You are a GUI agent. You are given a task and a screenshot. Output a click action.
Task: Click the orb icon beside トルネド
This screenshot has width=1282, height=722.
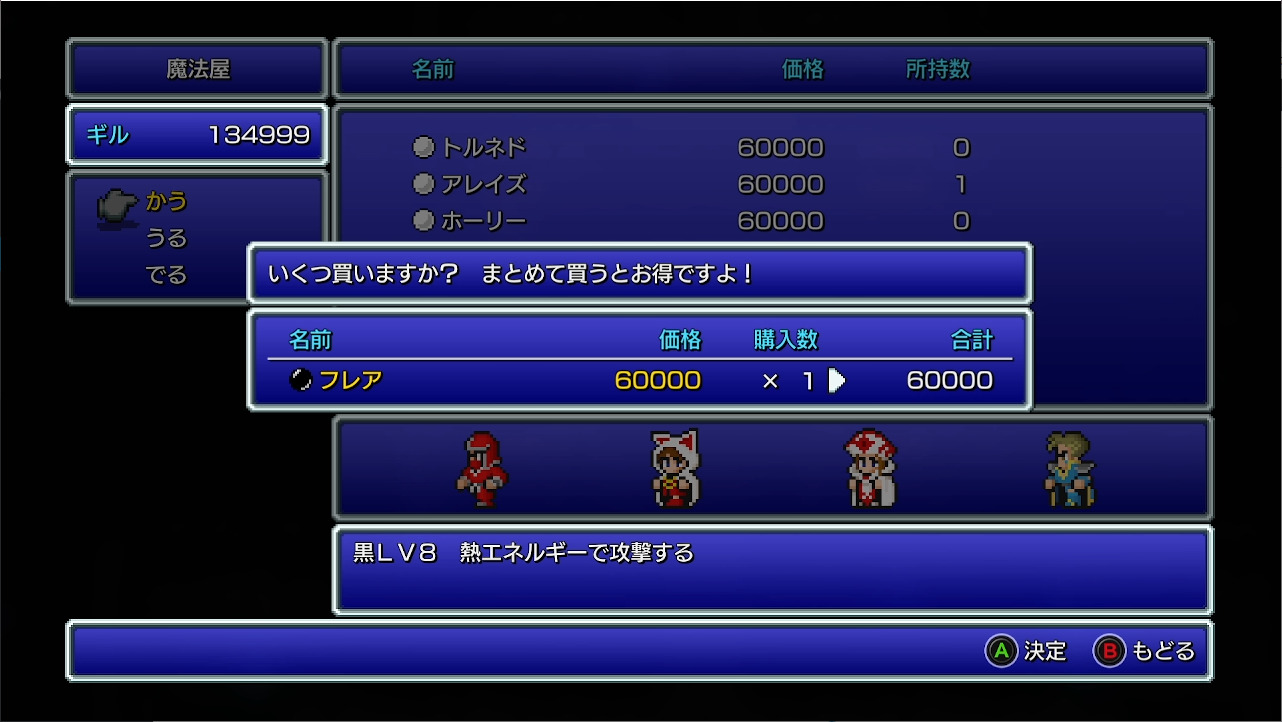point(423,147)
